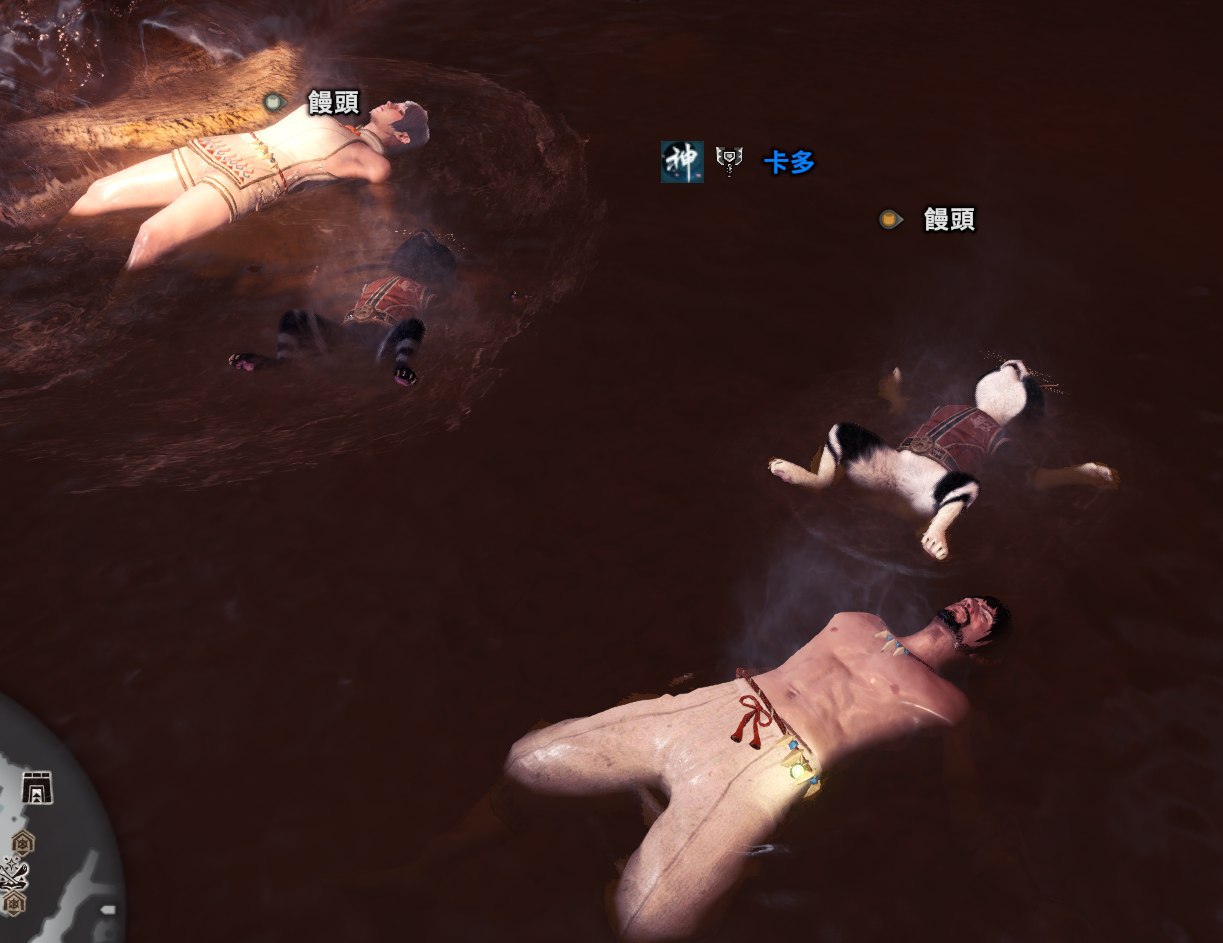The height and width of the screenshot is (943, 1223).
Task: Select player name tag 卡多
Action: [x=789, y=162]
